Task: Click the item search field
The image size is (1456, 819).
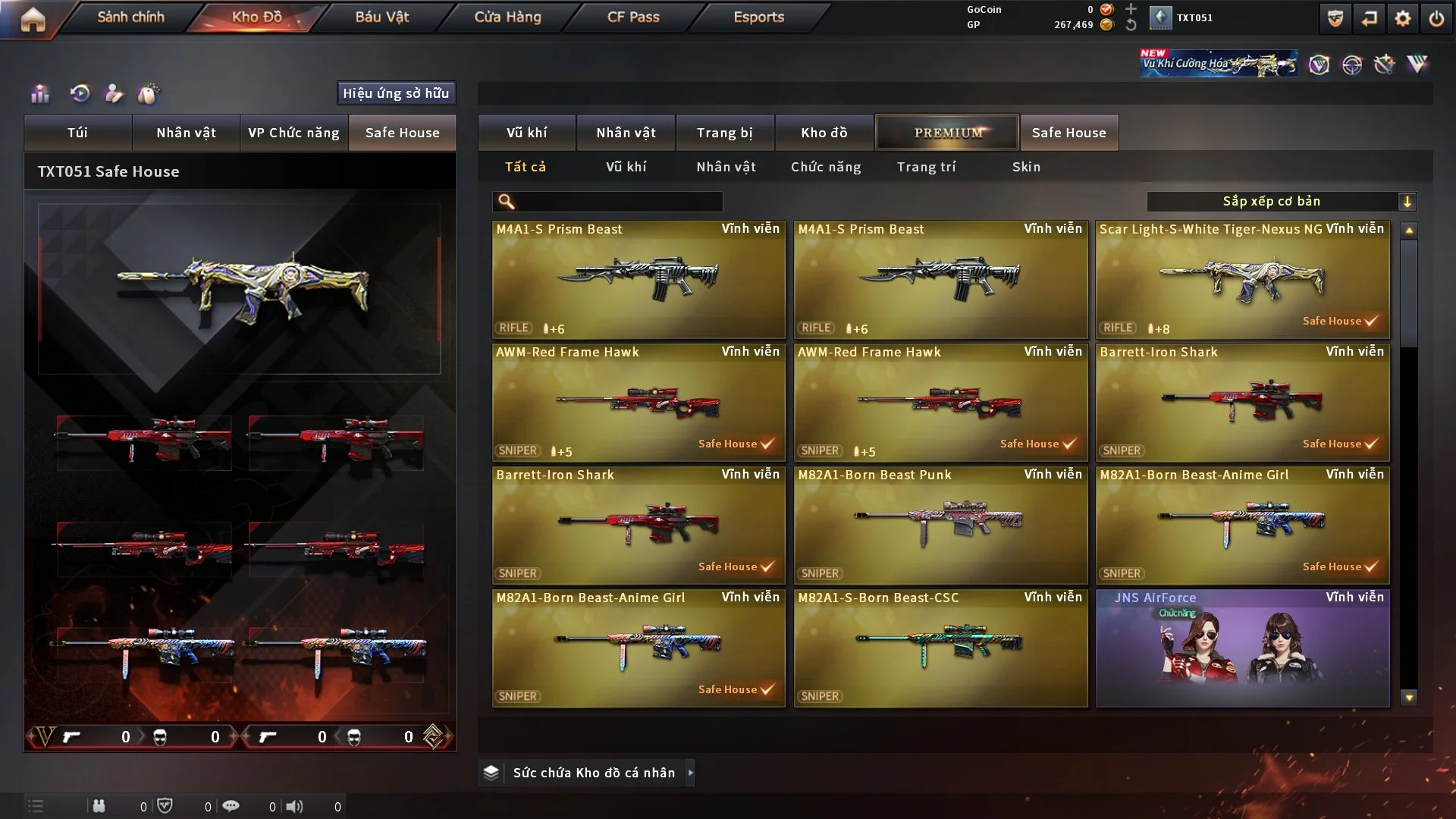Action: tap(618, 202)
